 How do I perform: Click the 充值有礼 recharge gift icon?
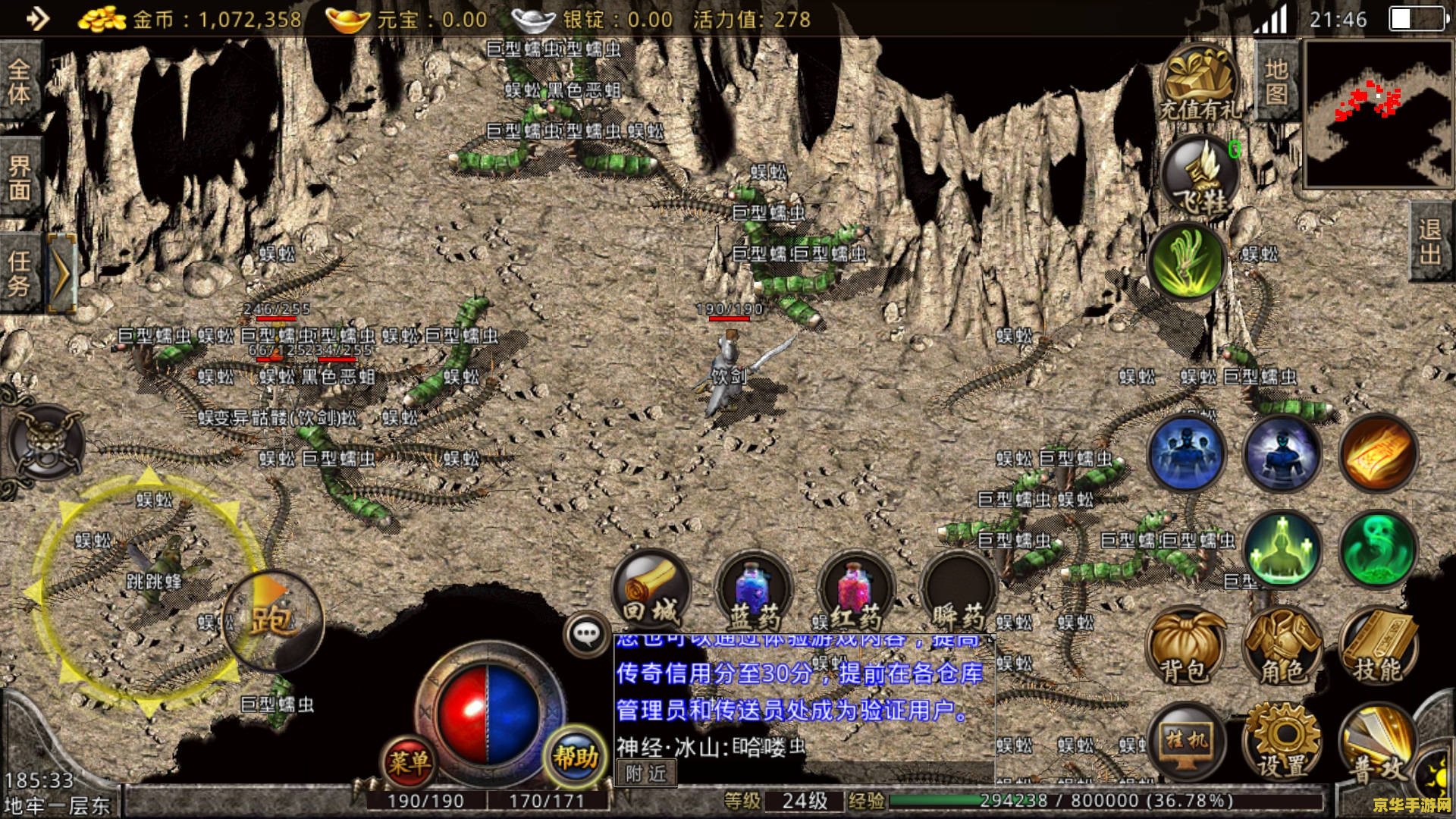coord(1200,85)
